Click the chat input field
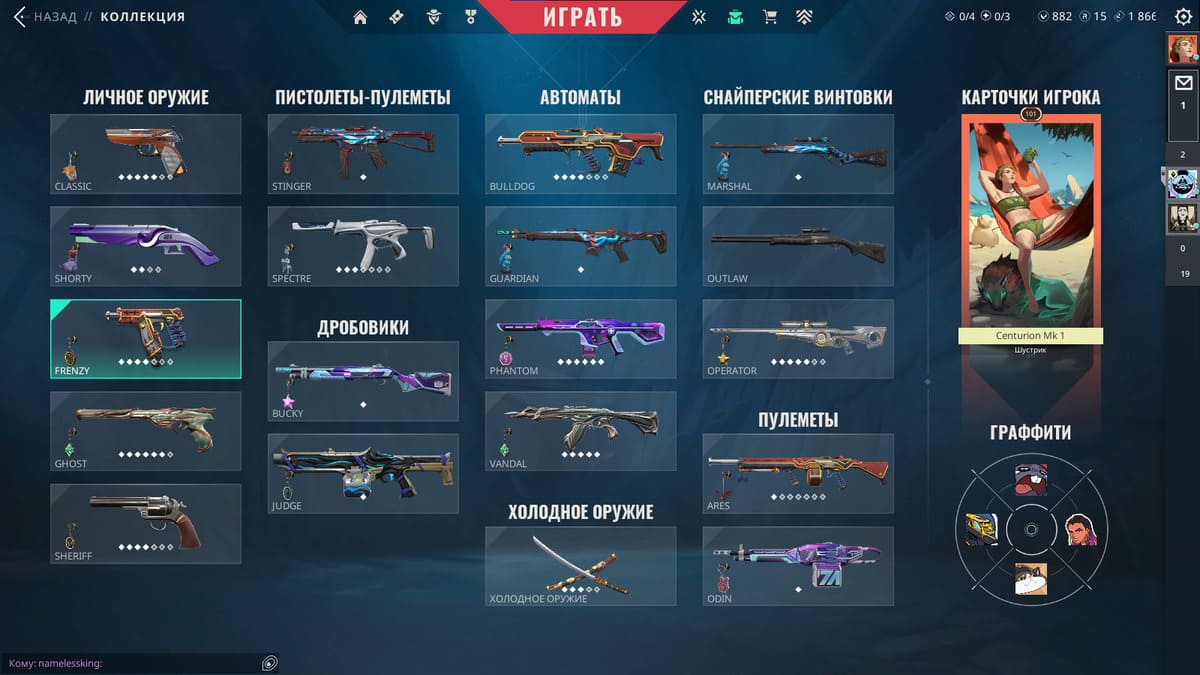This screenshot has width=1200, height=675. click(130, 663)
